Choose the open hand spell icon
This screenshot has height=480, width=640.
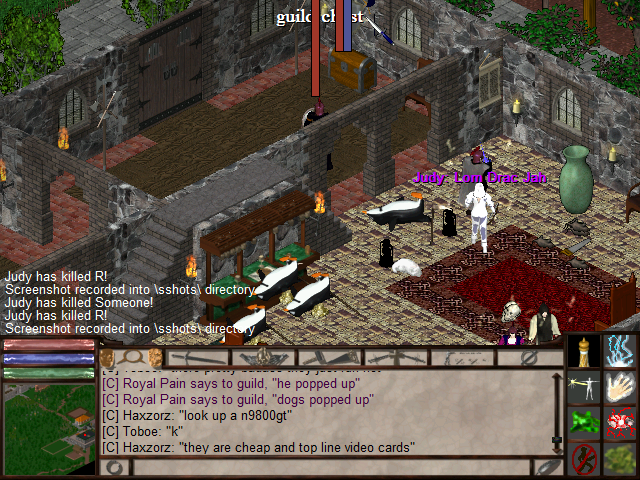pos(621,387)
